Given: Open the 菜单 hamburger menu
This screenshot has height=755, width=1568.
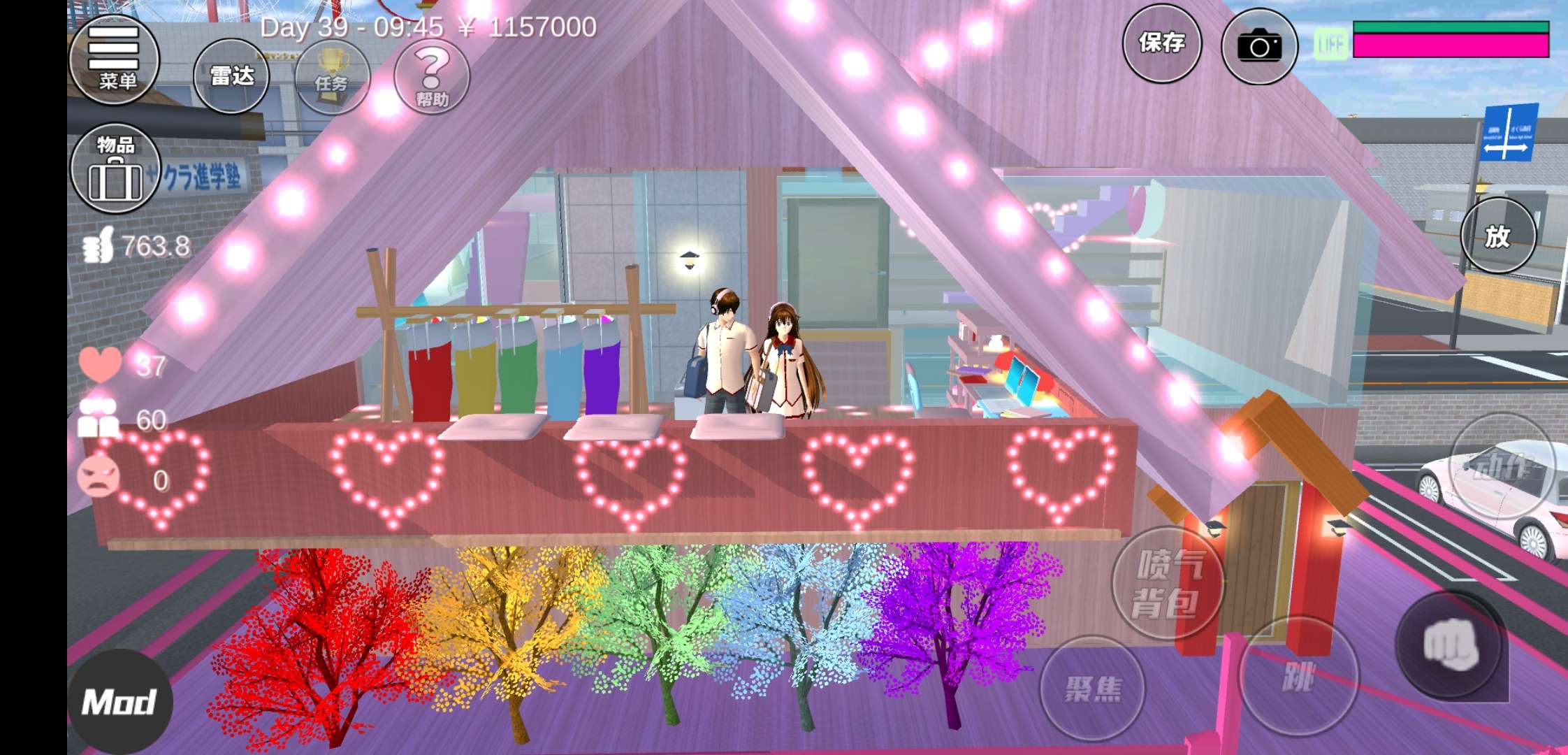Looking at the screenshot, I should [x=114, y=60].
